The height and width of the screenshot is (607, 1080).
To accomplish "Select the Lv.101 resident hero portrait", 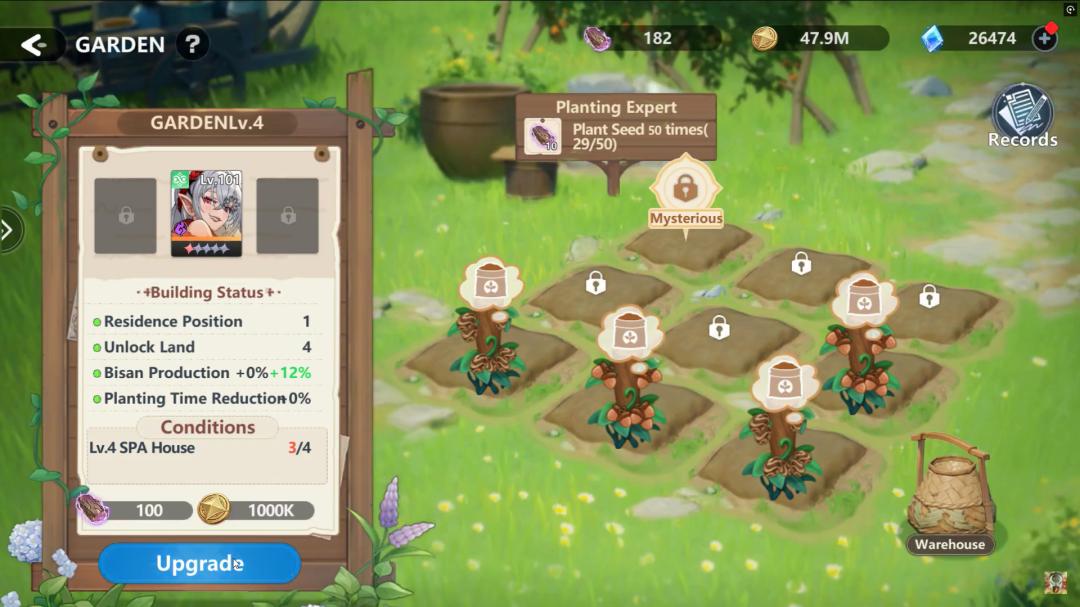I will click(x=206, y=213).
